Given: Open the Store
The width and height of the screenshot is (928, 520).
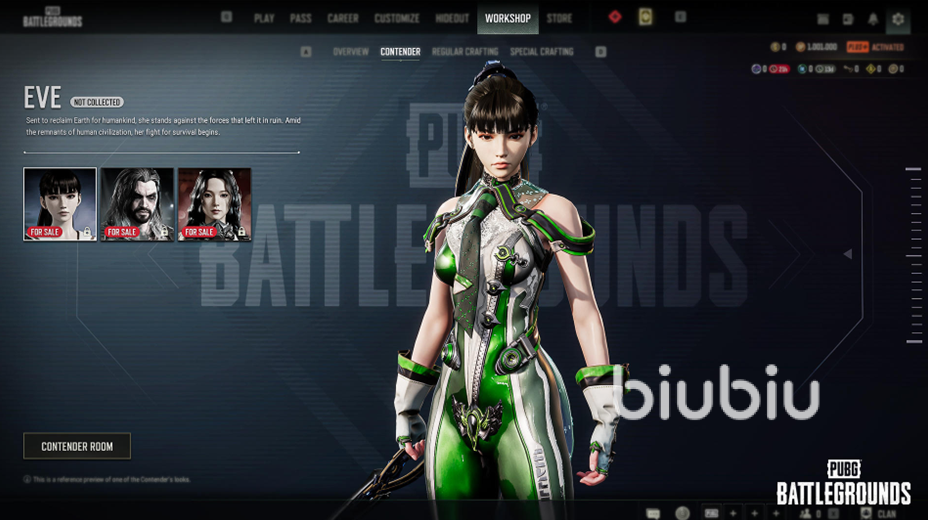Looking at the screenshot, I should pyautogui.click(x=560, y=18).
